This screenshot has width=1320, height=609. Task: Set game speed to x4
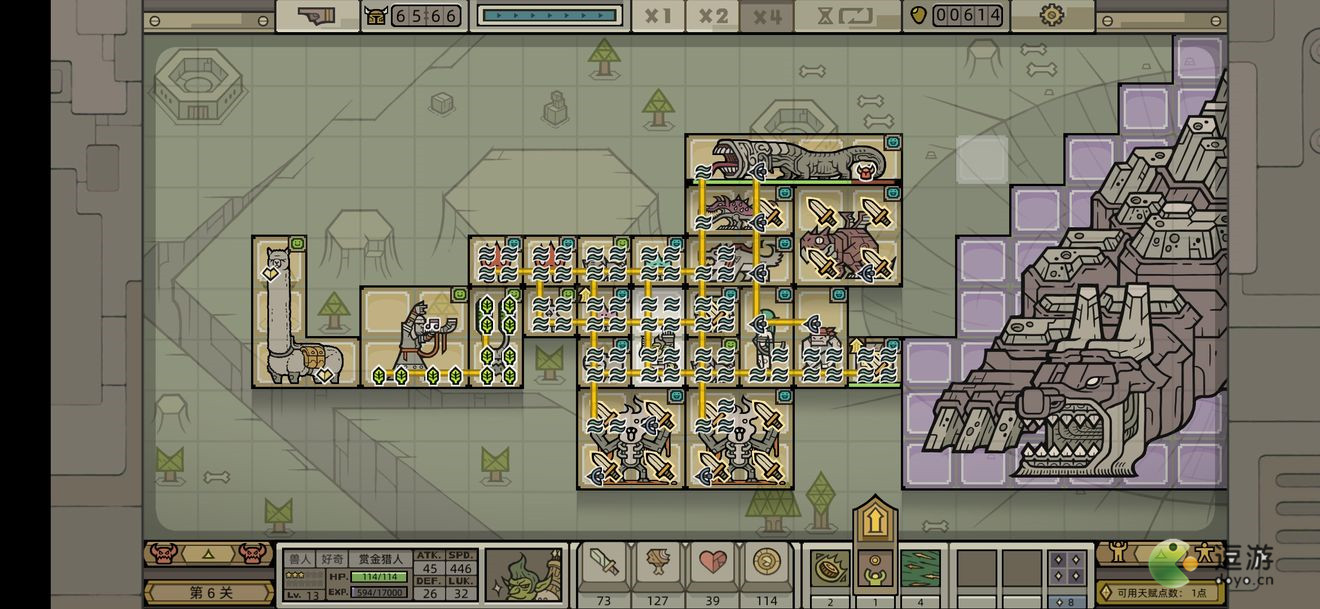(767, 16)
